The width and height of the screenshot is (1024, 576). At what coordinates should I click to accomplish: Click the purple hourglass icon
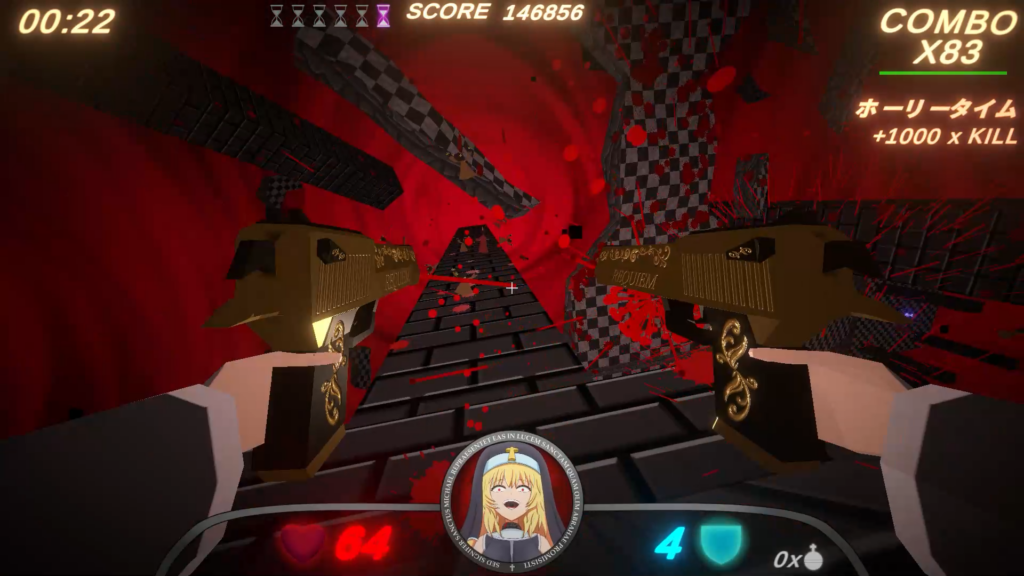pos(383,15)
